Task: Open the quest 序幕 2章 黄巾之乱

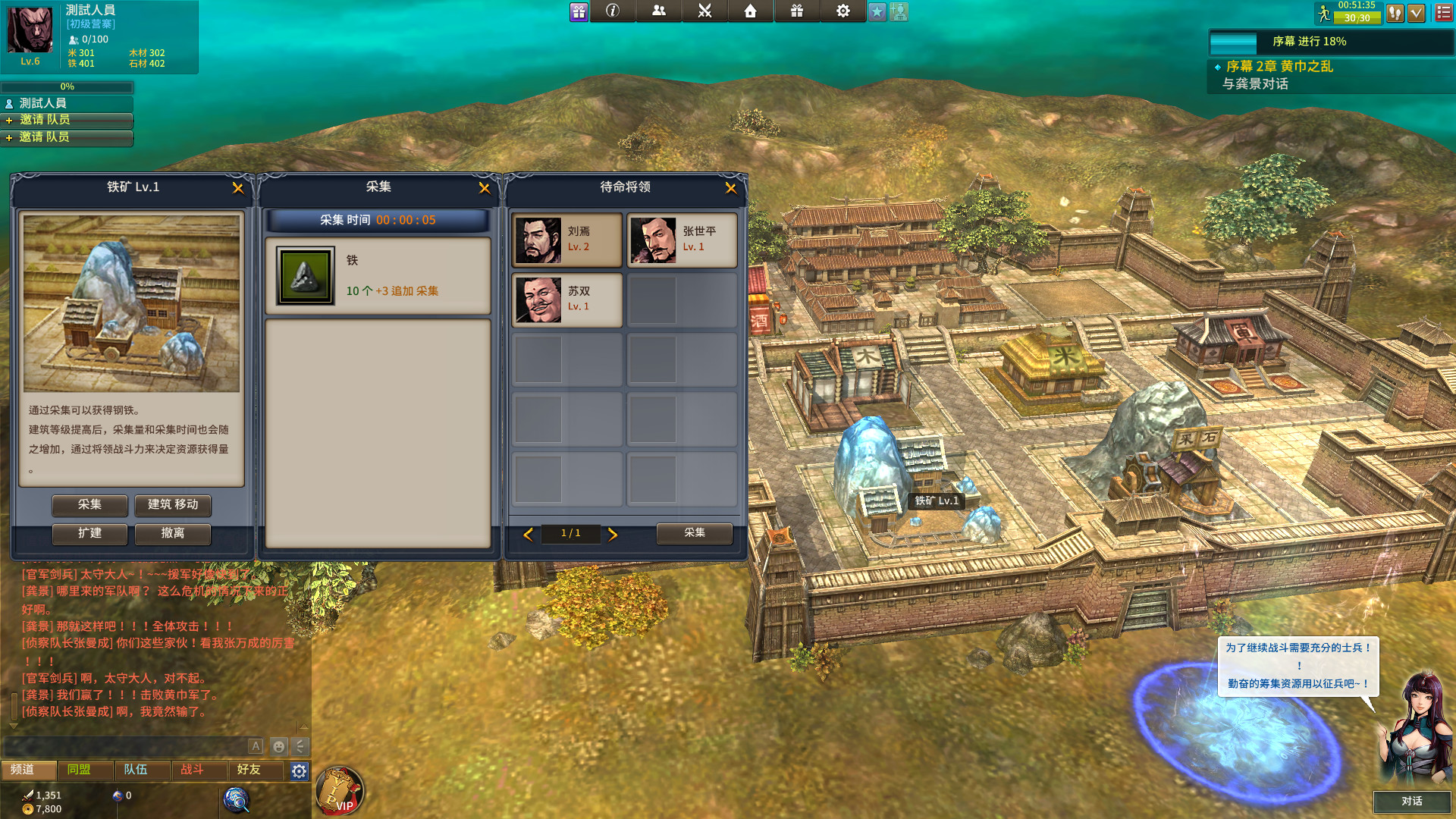Action: [x=1279, y=67]
